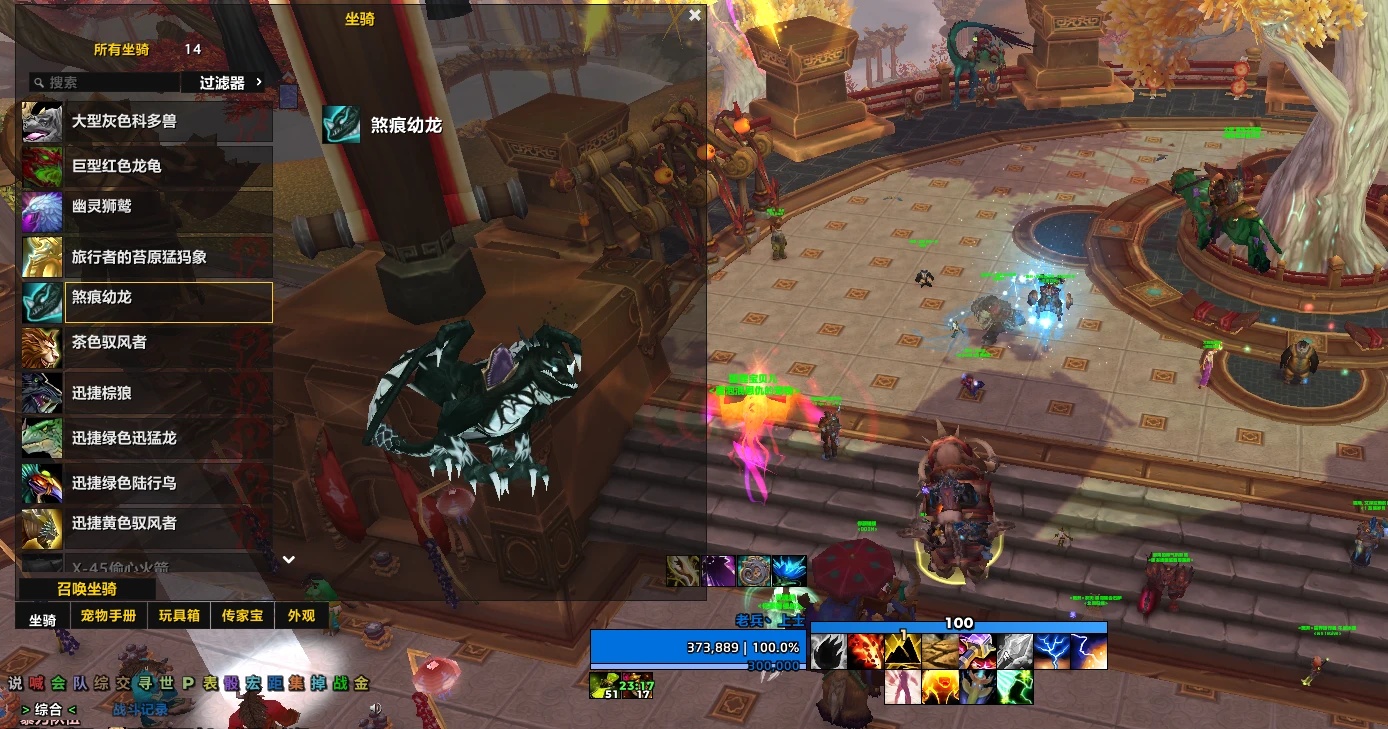
Task: Click inside the 搜索 search field
Action: click(110, 81)
